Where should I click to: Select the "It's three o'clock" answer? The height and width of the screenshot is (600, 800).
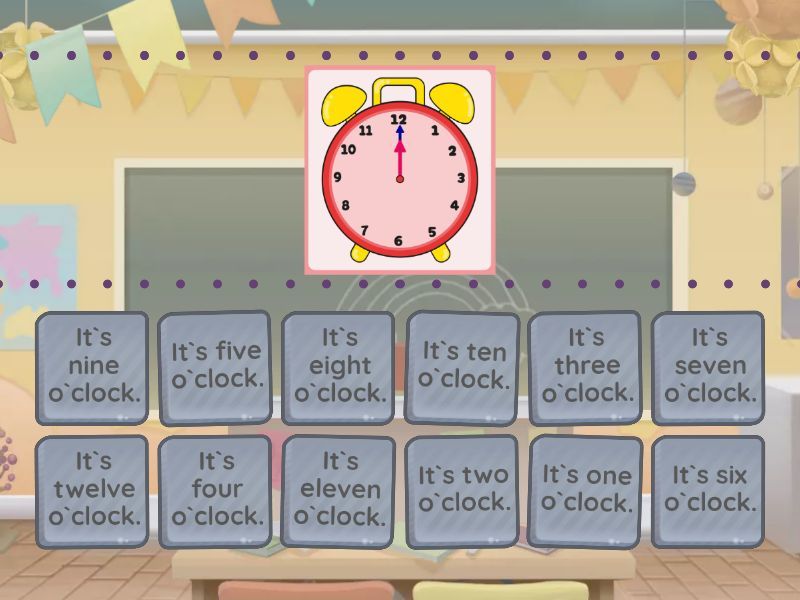coord(586,367)
